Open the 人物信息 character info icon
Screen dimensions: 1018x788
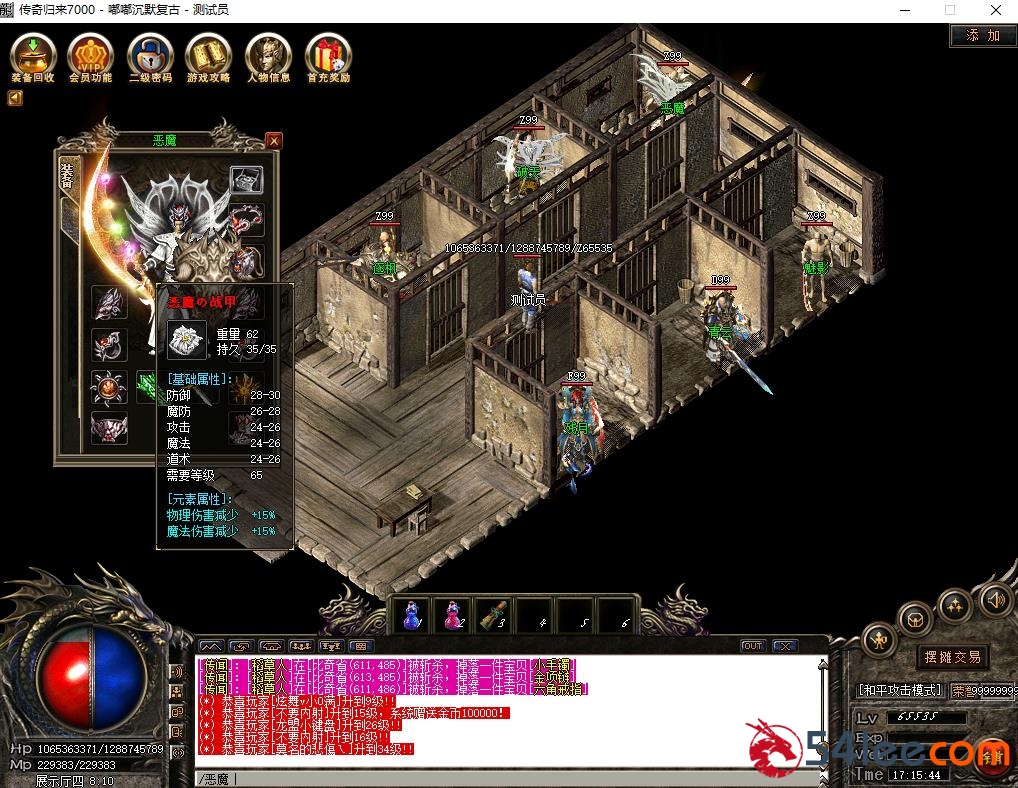pos(268,57)
